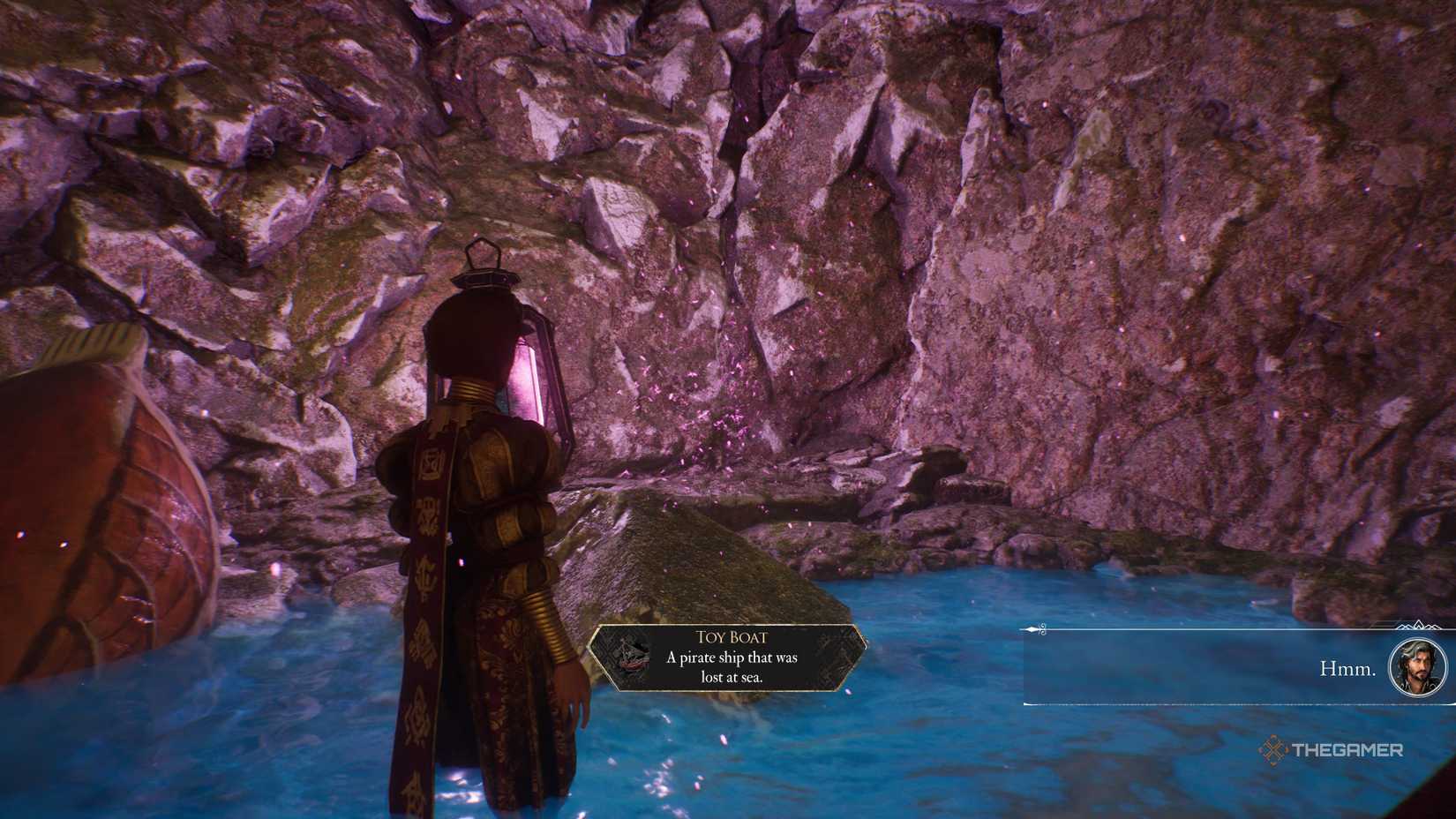Click the Toy Boat item notification

[x=725, y=657]
